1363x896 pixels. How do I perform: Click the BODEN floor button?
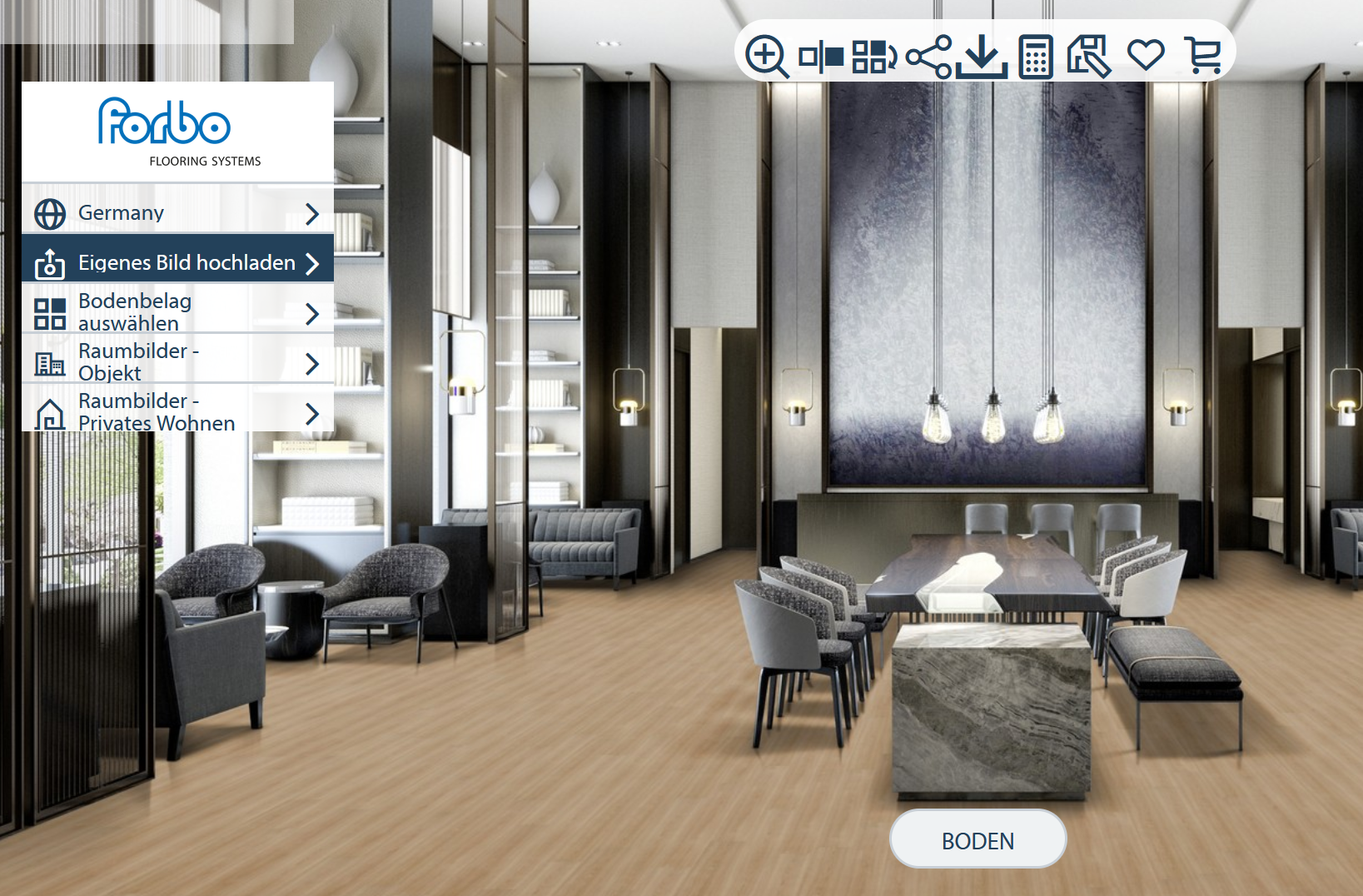(x=977, y=840)
